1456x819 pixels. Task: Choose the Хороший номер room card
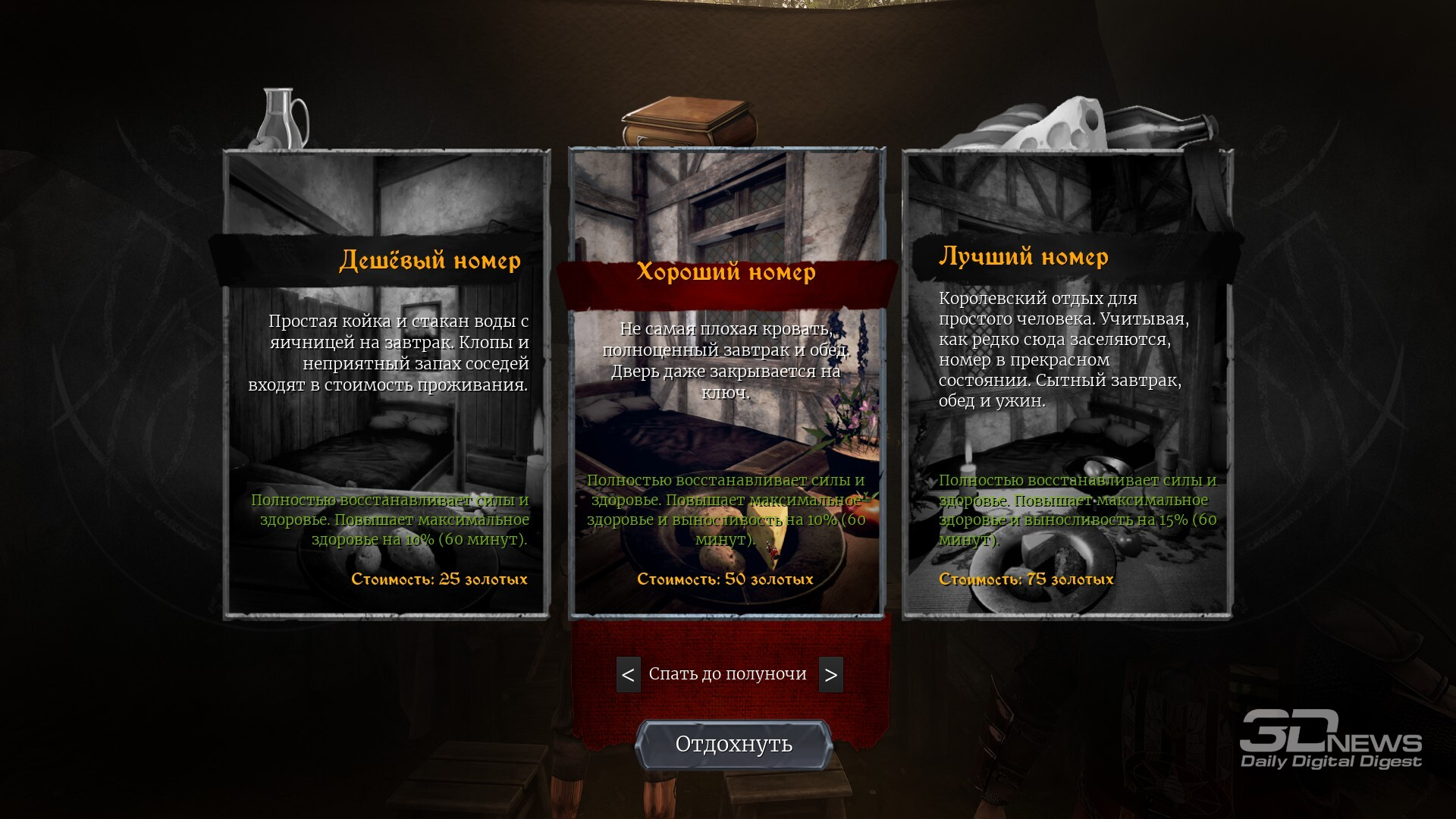click(x=726, y=383)
